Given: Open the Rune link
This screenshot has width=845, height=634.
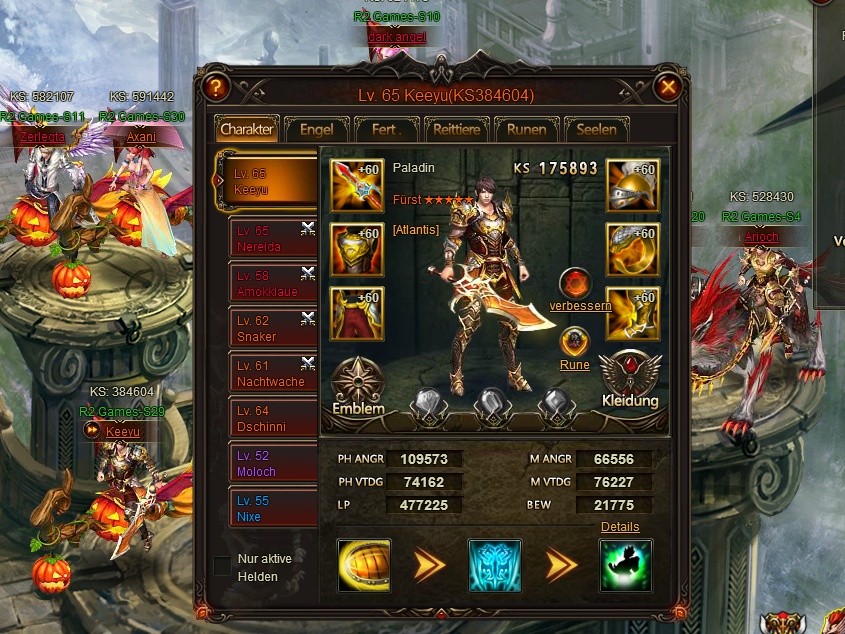Looking at the screenshot, I should pos(574,365).
